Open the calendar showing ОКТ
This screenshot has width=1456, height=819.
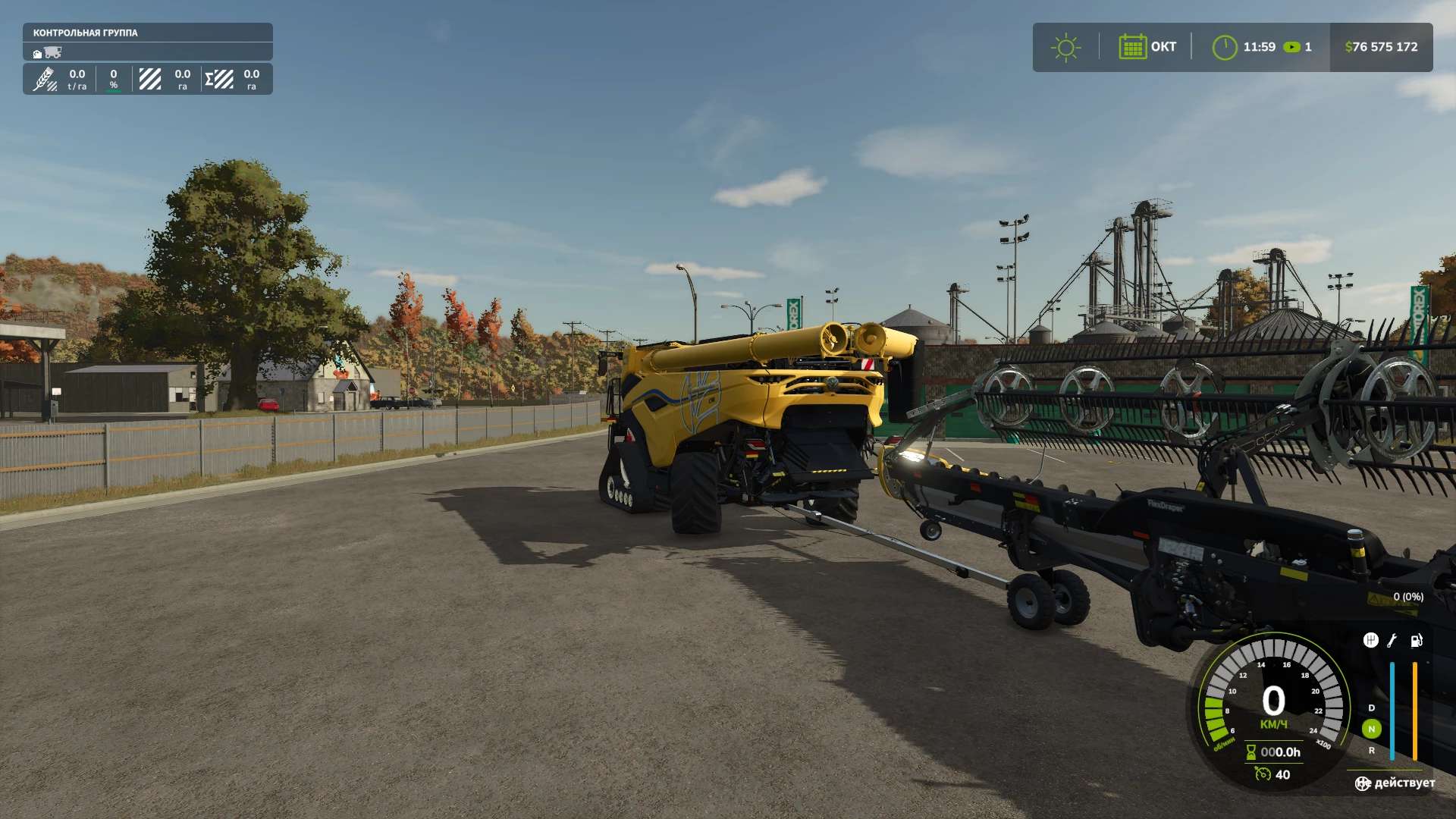click(x=1132, y=47)
